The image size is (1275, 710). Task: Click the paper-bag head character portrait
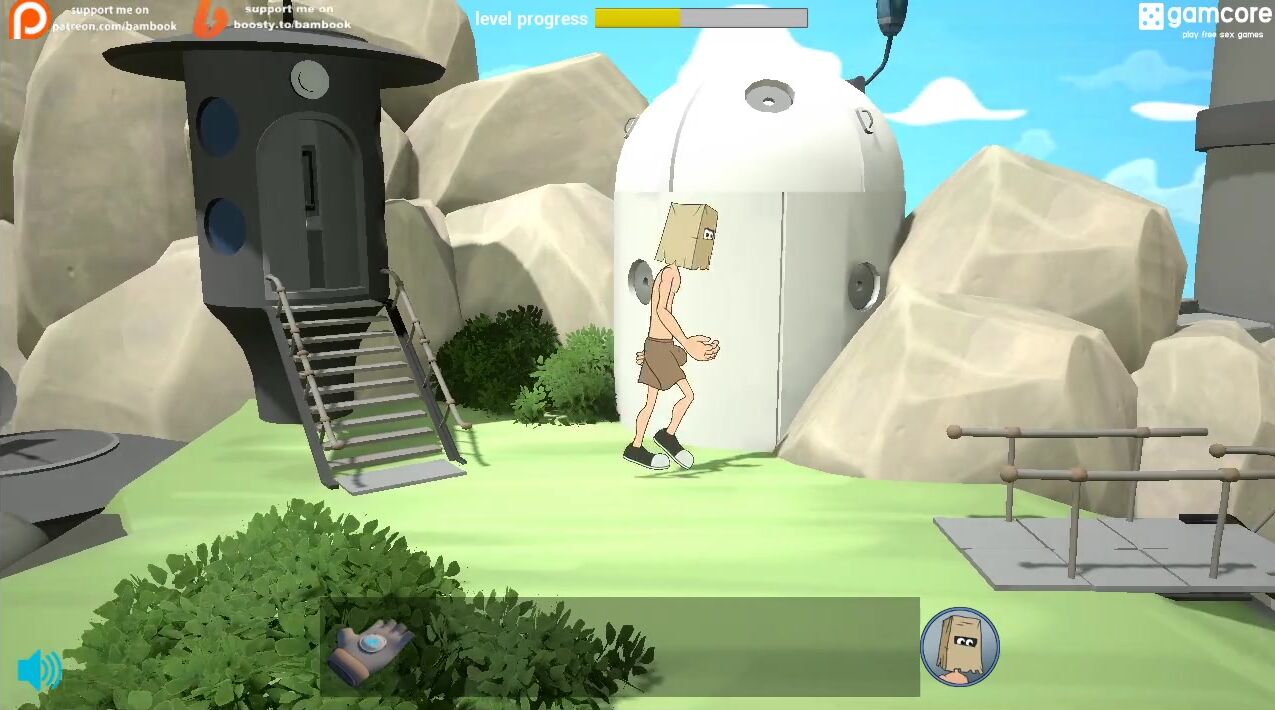point(959,647)
